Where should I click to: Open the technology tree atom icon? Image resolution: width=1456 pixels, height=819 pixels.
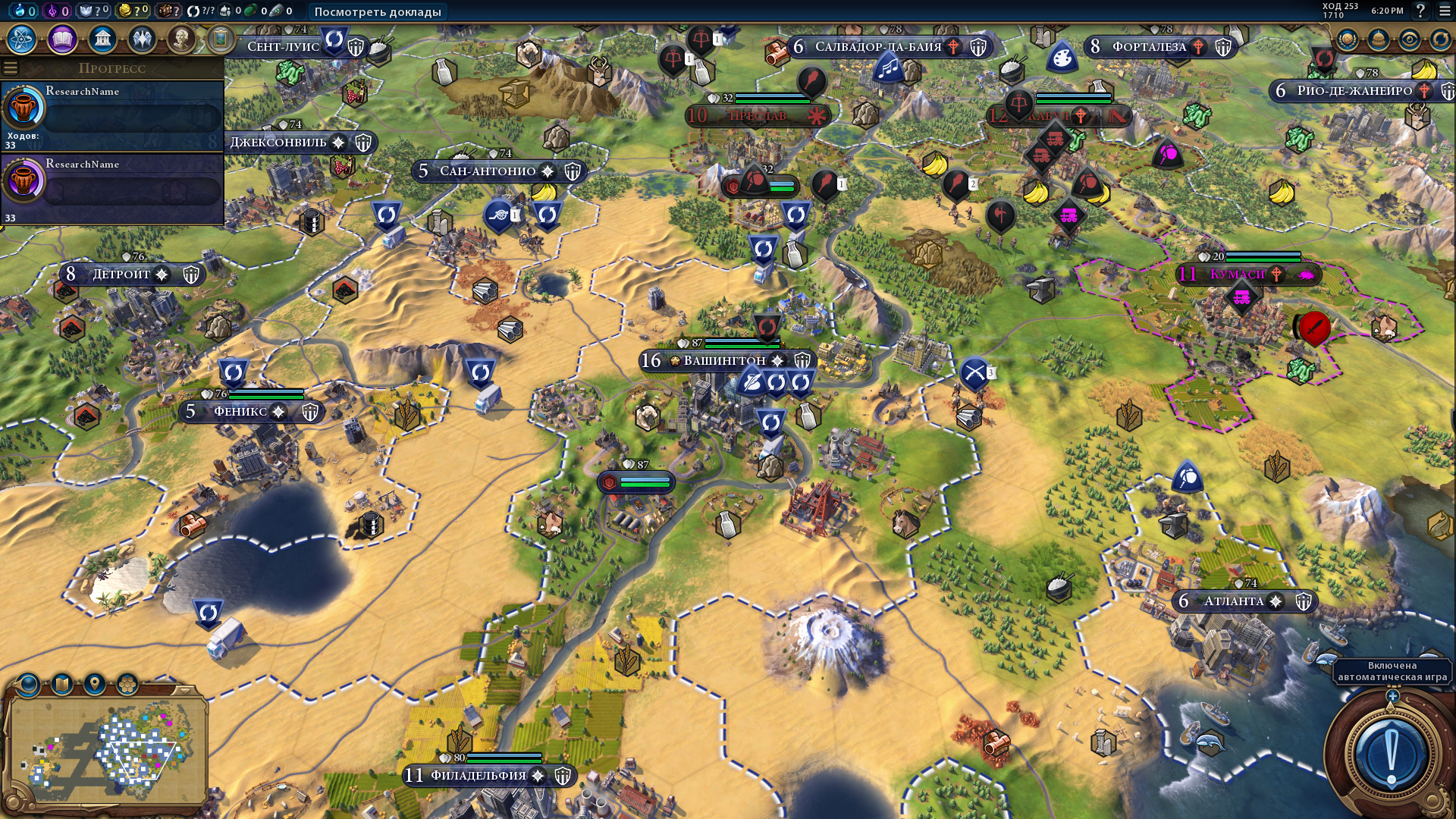point(22,39)
